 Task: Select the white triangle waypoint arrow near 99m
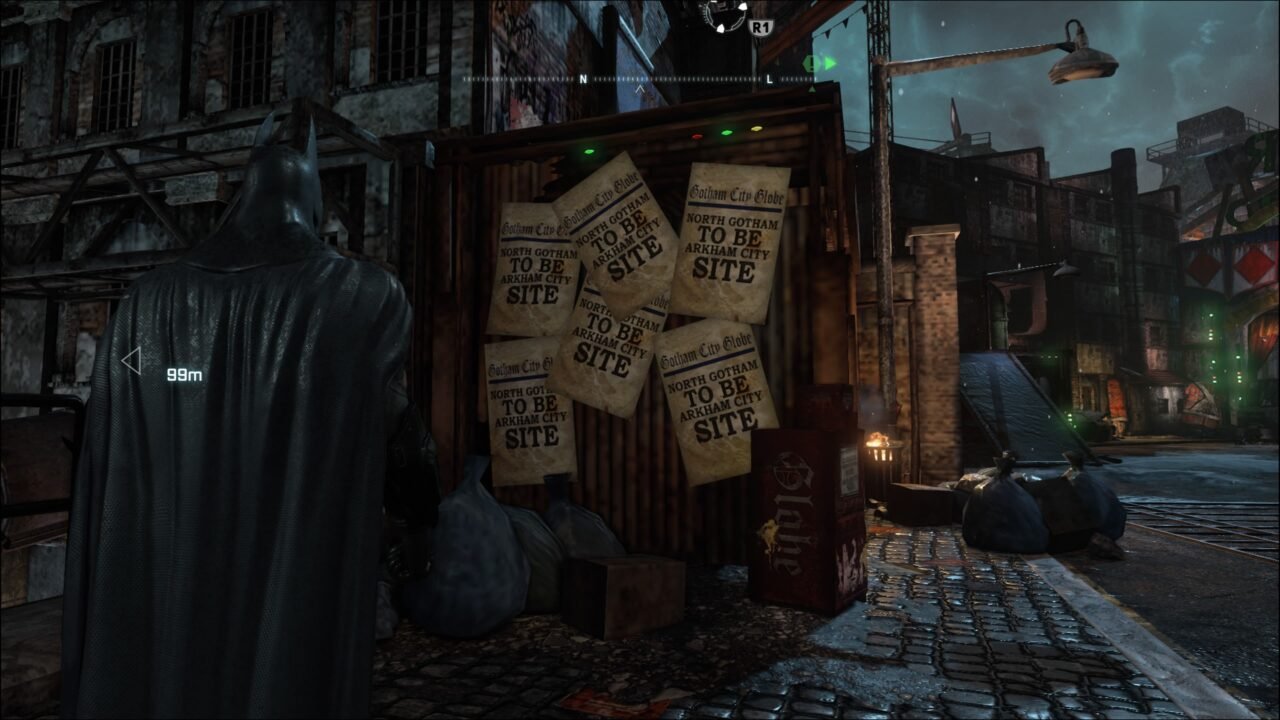(x=130, y=363)
